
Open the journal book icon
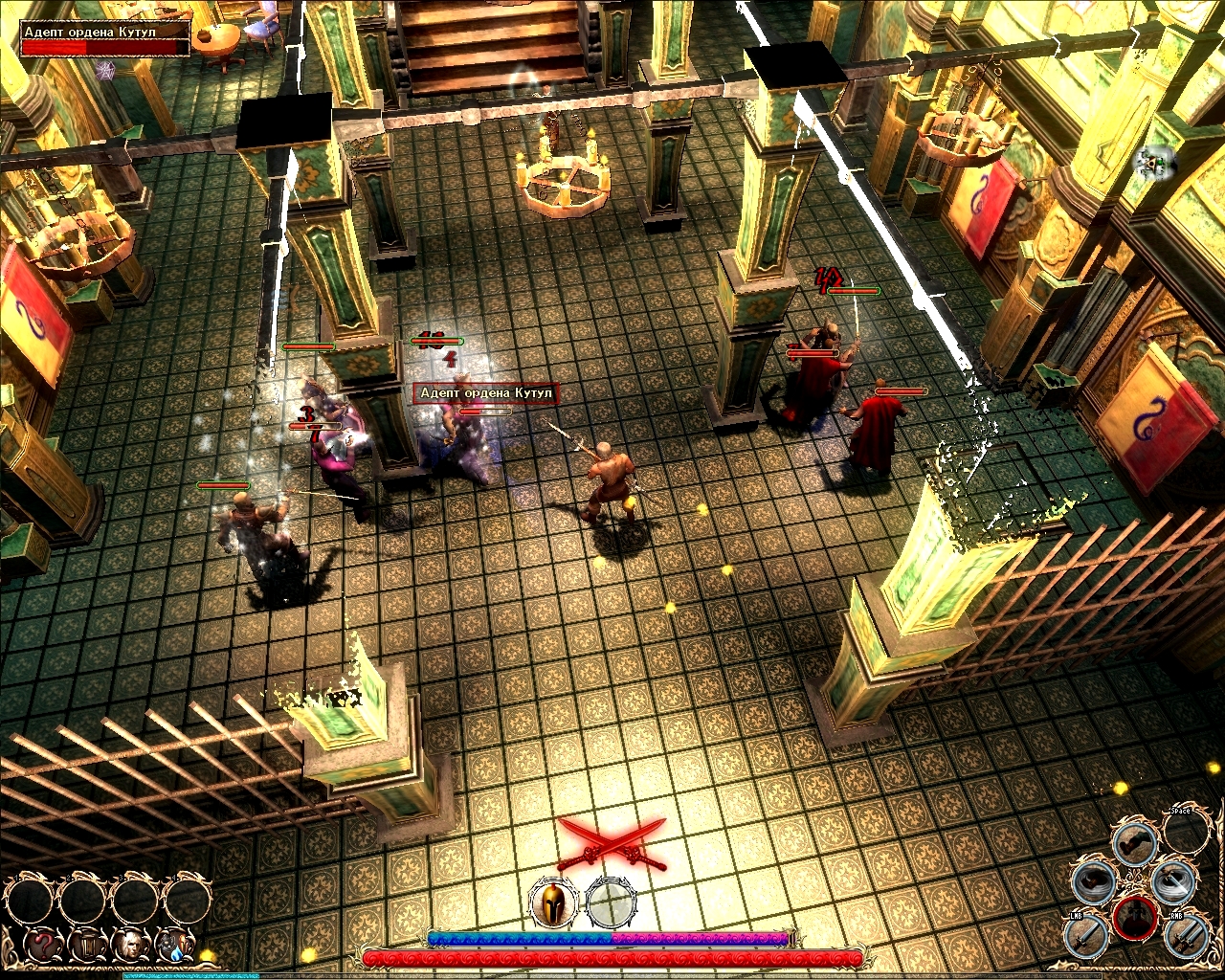pos(88,946)
